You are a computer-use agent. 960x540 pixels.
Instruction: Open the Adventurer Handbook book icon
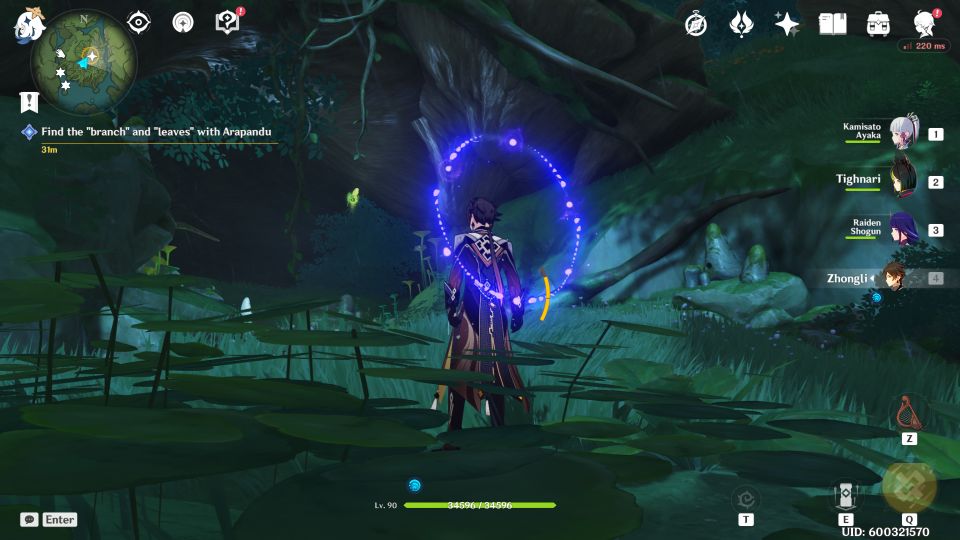832,24
